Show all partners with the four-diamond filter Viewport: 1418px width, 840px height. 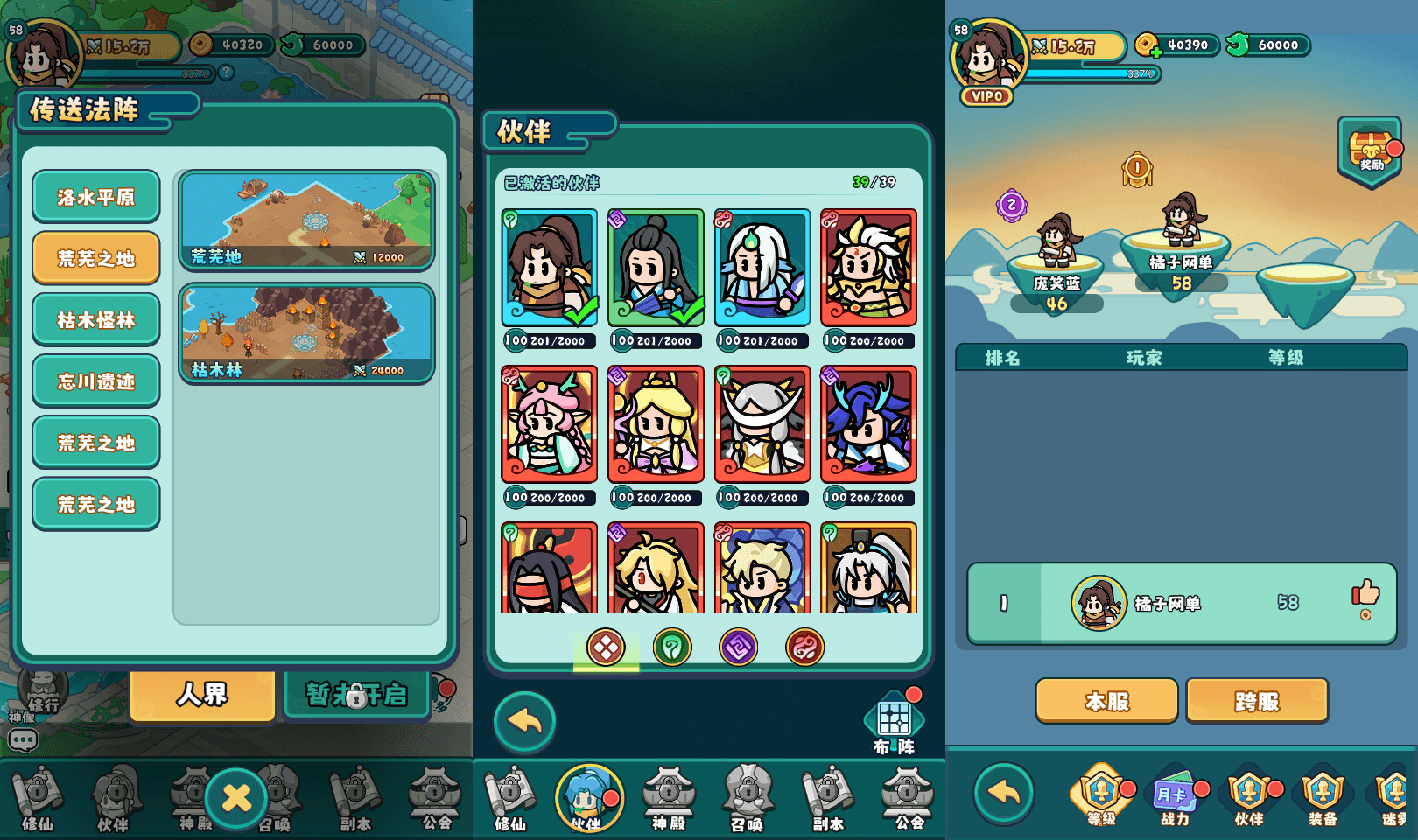pyautogui.click(x=606, y=647)
